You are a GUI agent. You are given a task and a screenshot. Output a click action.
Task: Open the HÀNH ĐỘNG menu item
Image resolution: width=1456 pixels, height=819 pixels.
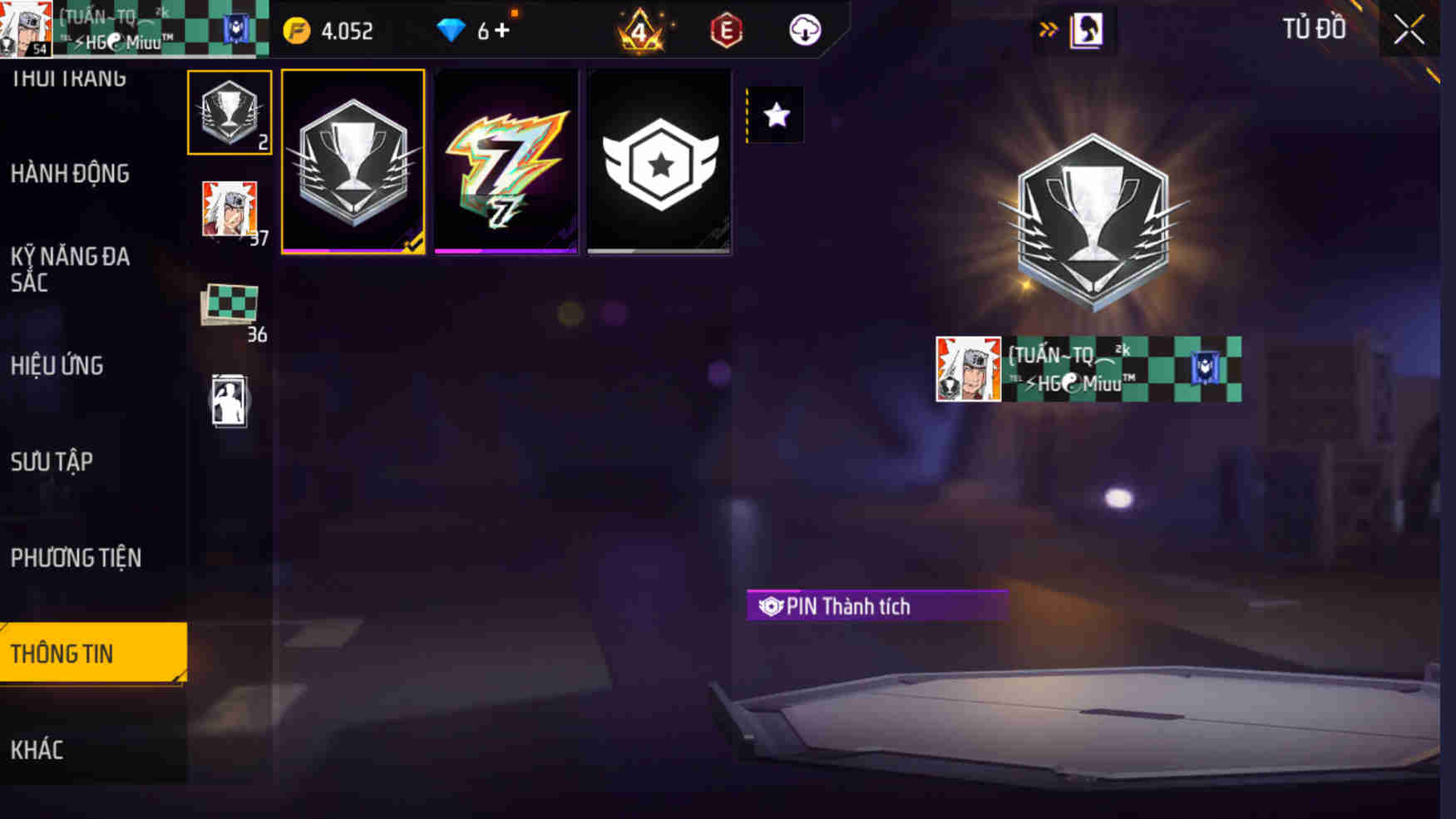(70, 174)
